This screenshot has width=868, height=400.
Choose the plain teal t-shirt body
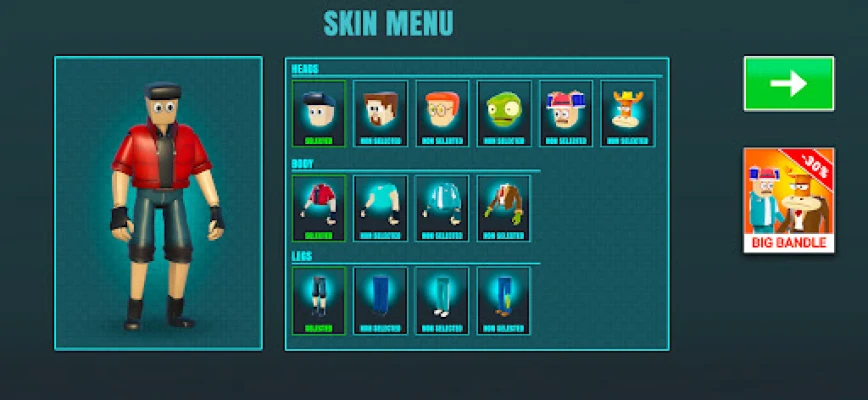[381, 208]
